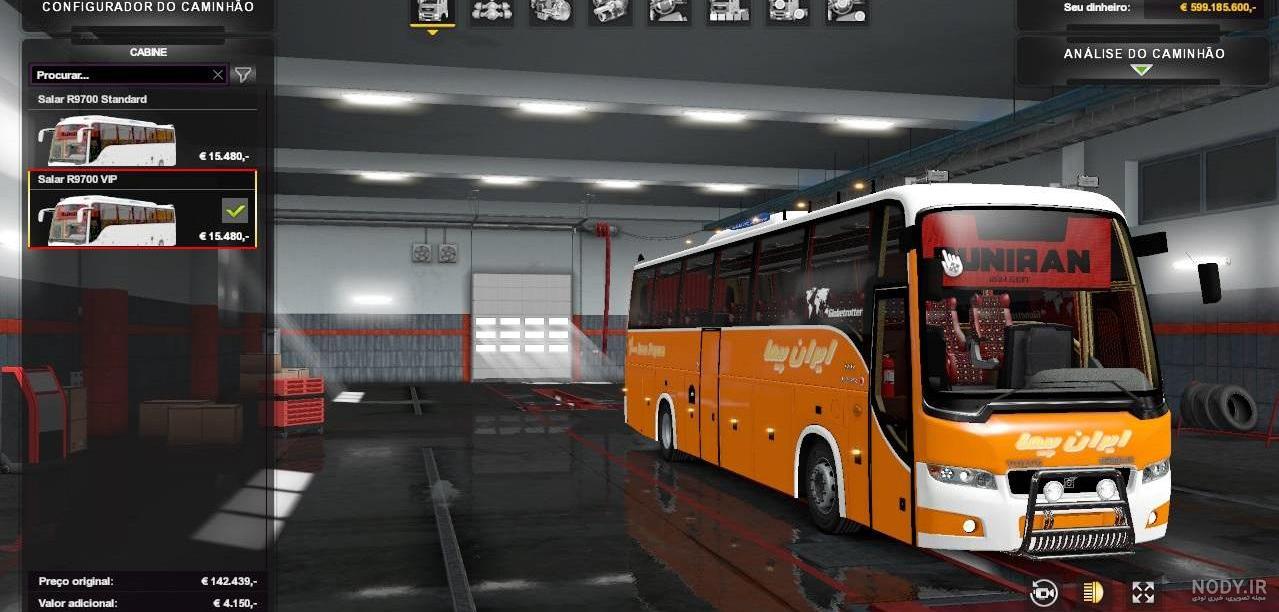Screen dimensions: 1279x612
Task: Click the green checkmark on the VIP cabin
Action: pyautogui.click(x=235, y=211)
